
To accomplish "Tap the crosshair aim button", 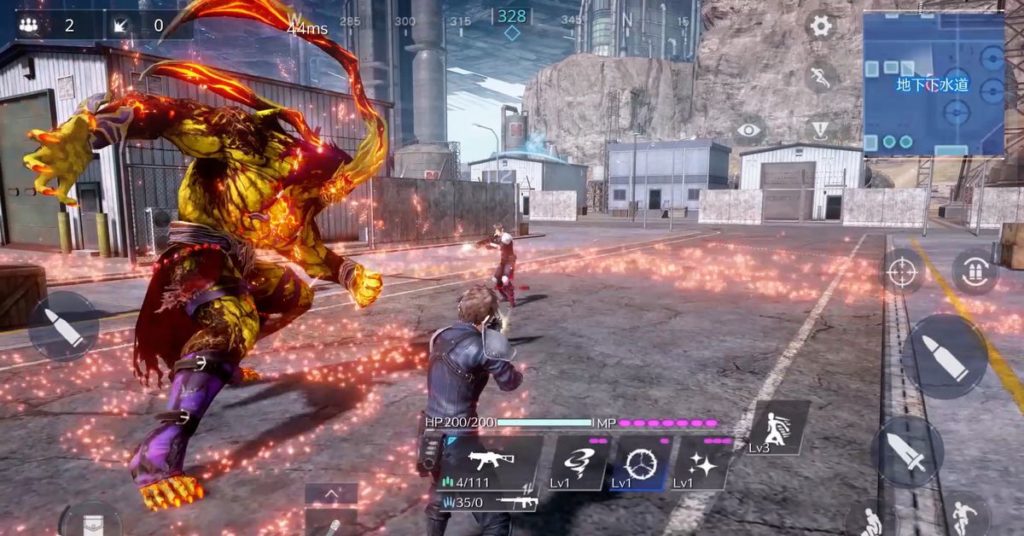I will [x=903, y=271].
